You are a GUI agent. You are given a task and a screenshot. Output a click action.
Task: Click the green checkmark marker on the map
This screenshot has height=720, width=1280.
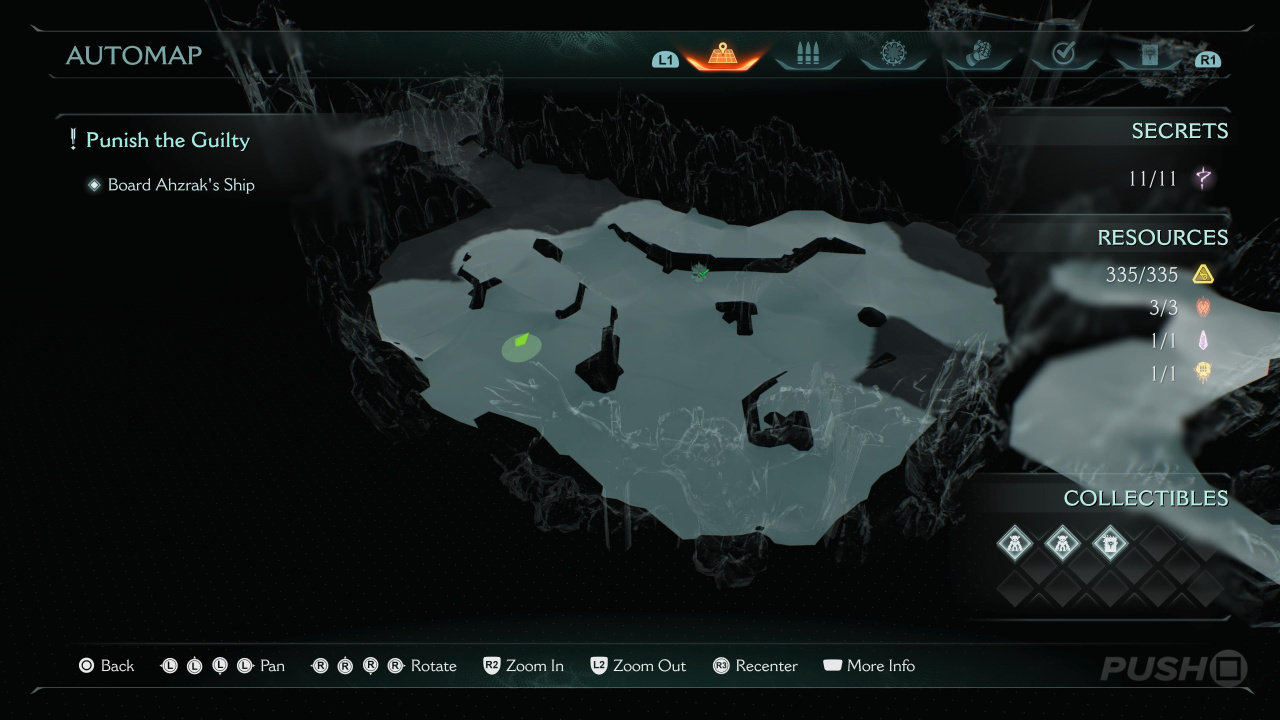pyautogui.click(x=701, y=271)
